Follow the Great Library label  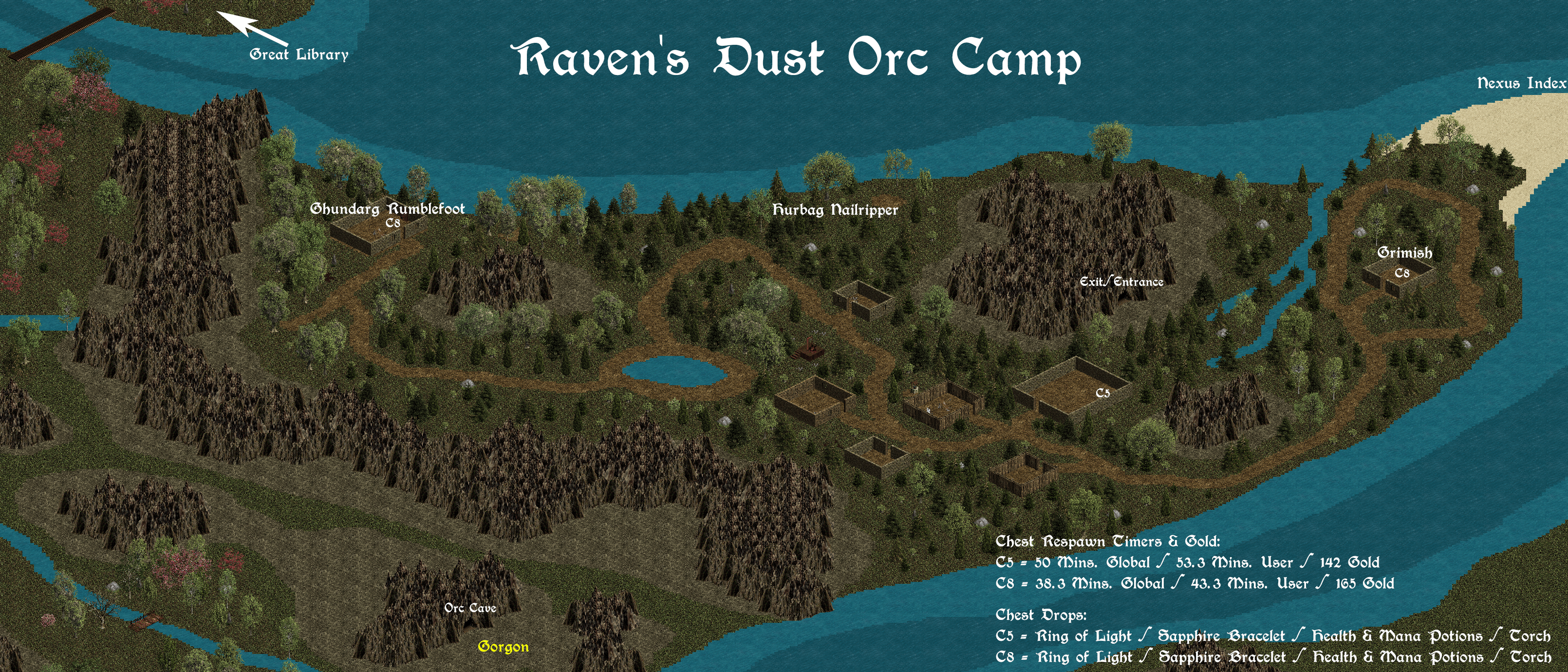tap(299, 55)
